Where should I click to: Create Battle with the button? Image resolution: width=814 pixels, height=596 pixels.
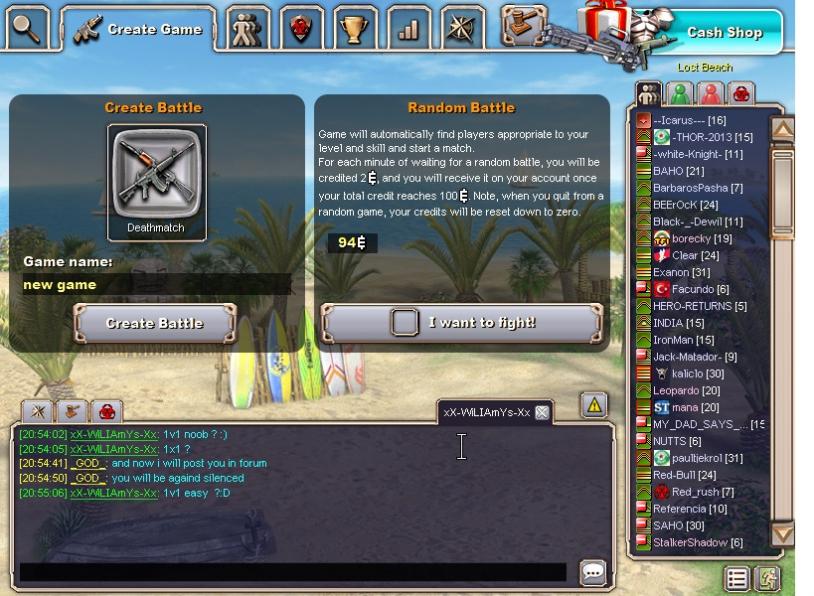(156, 323)
